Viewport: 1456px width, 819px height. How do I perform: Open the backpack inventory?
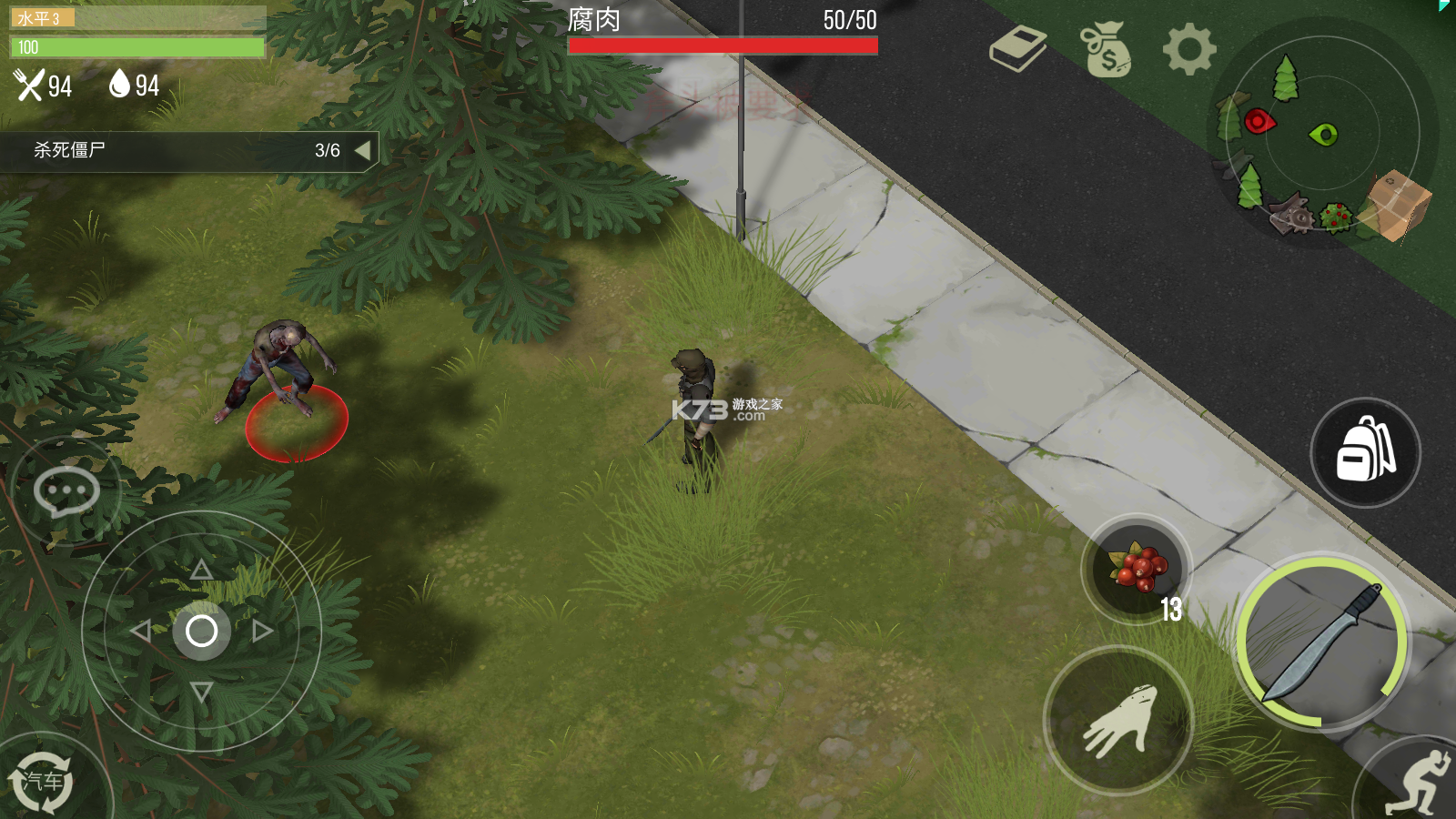click(x=1365, y=452)
